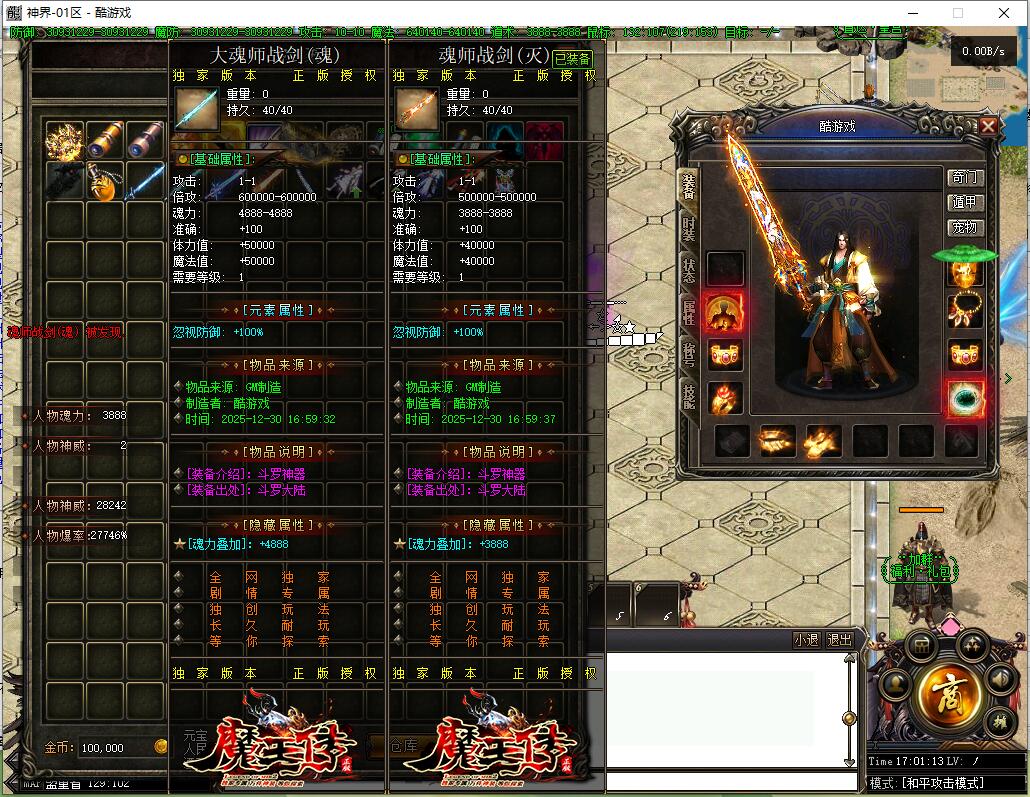Click the 奇门 button
This screenshot has width=1030, height=797.
(x=965, y=177)
